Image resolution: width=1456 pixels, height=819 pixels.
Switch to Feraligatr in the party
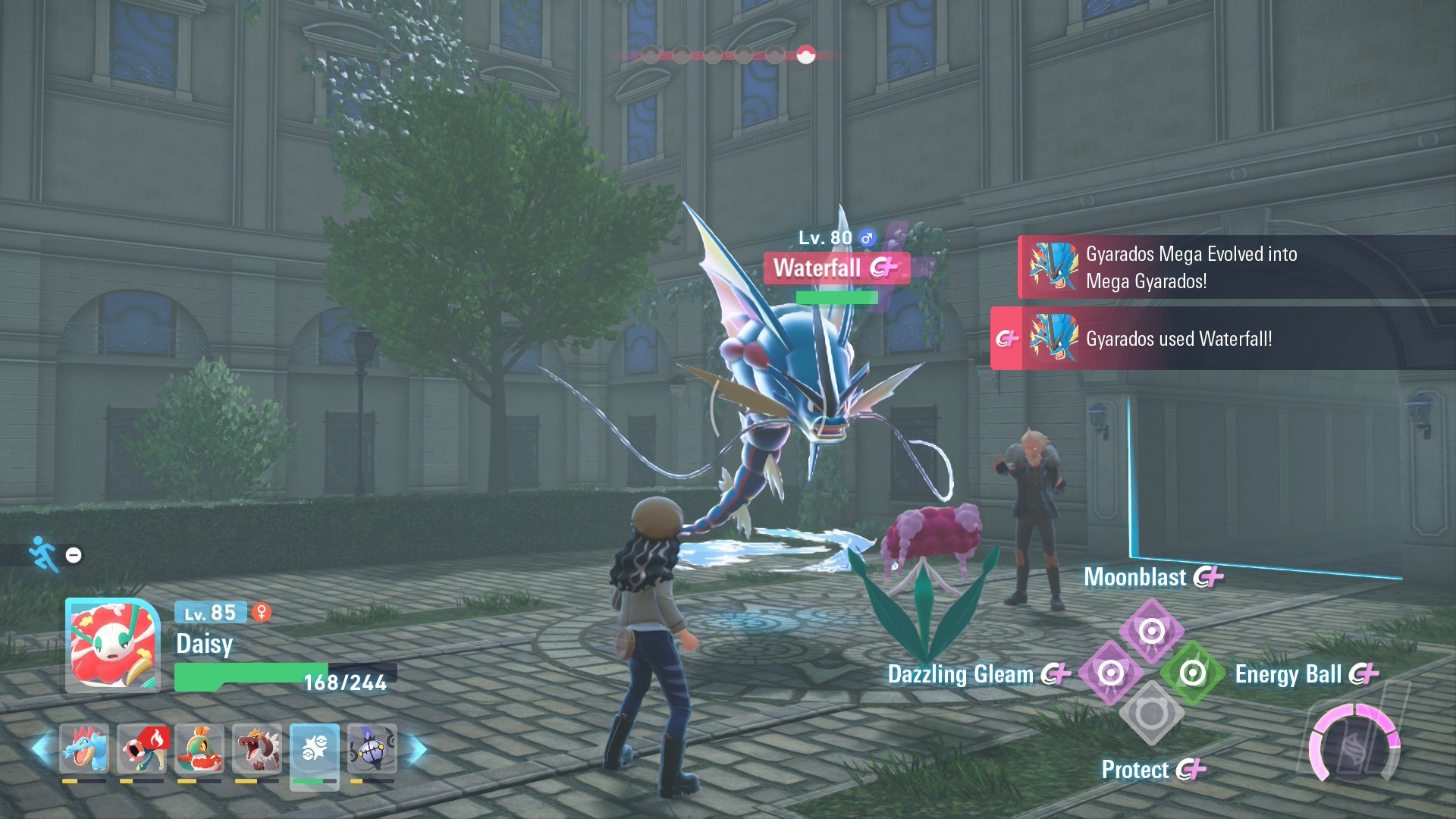point(84,748)
